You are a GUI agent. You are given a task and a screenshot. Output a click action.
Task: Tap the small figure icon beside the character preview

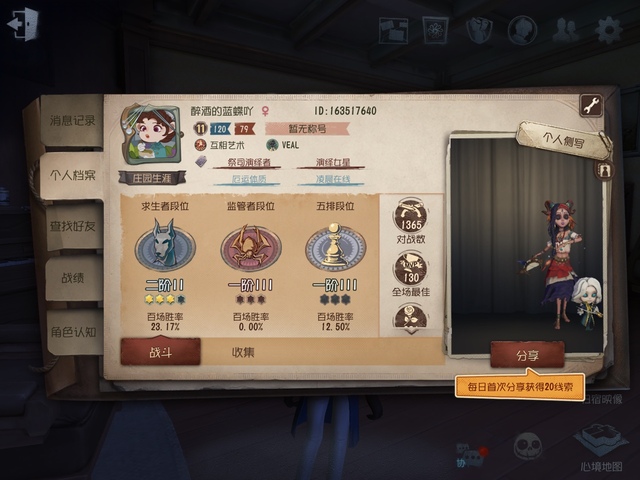604,170
